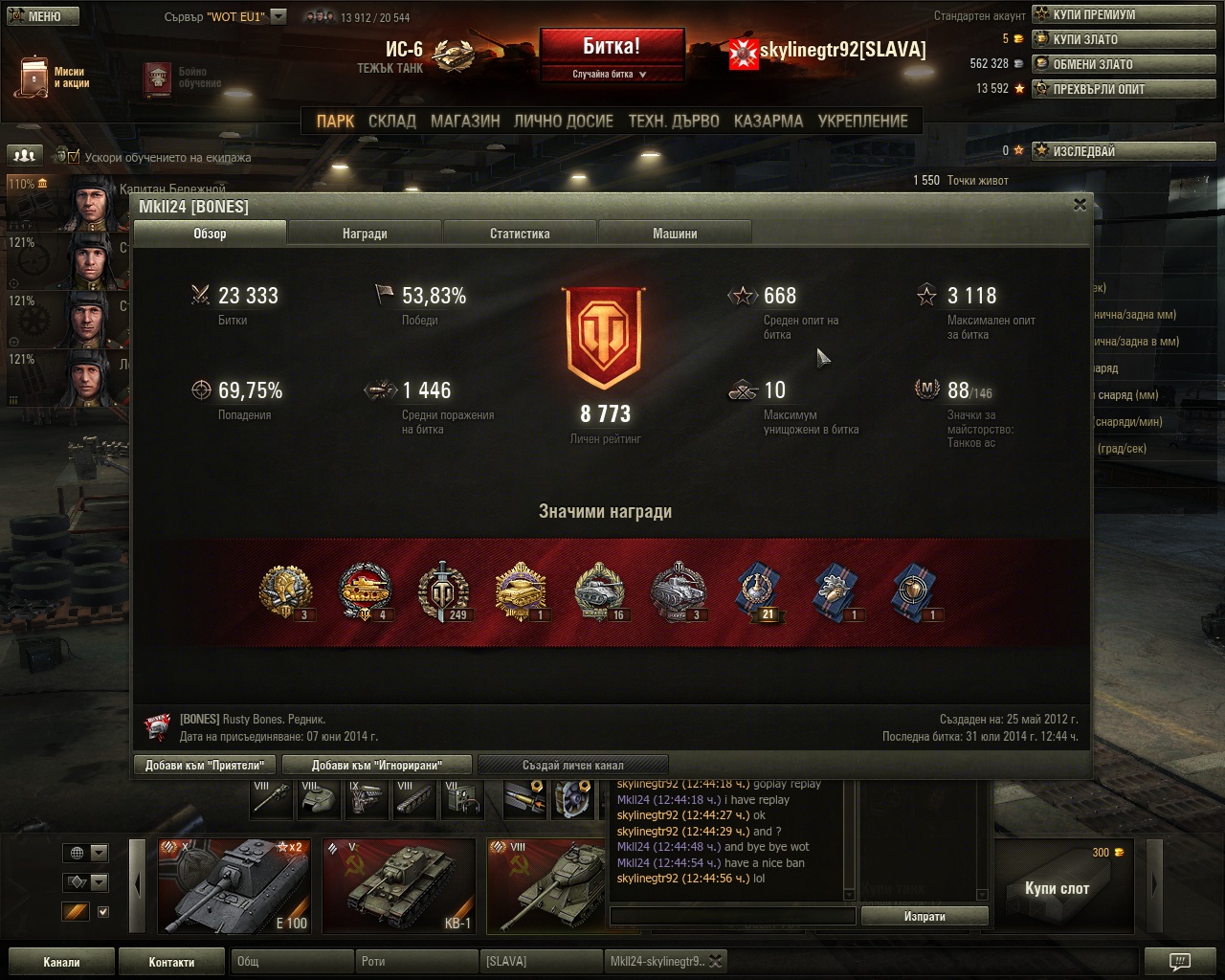Select the КВ-1 tank in the carousel
The image size is (1225, 980).
(x=398, y=886)
